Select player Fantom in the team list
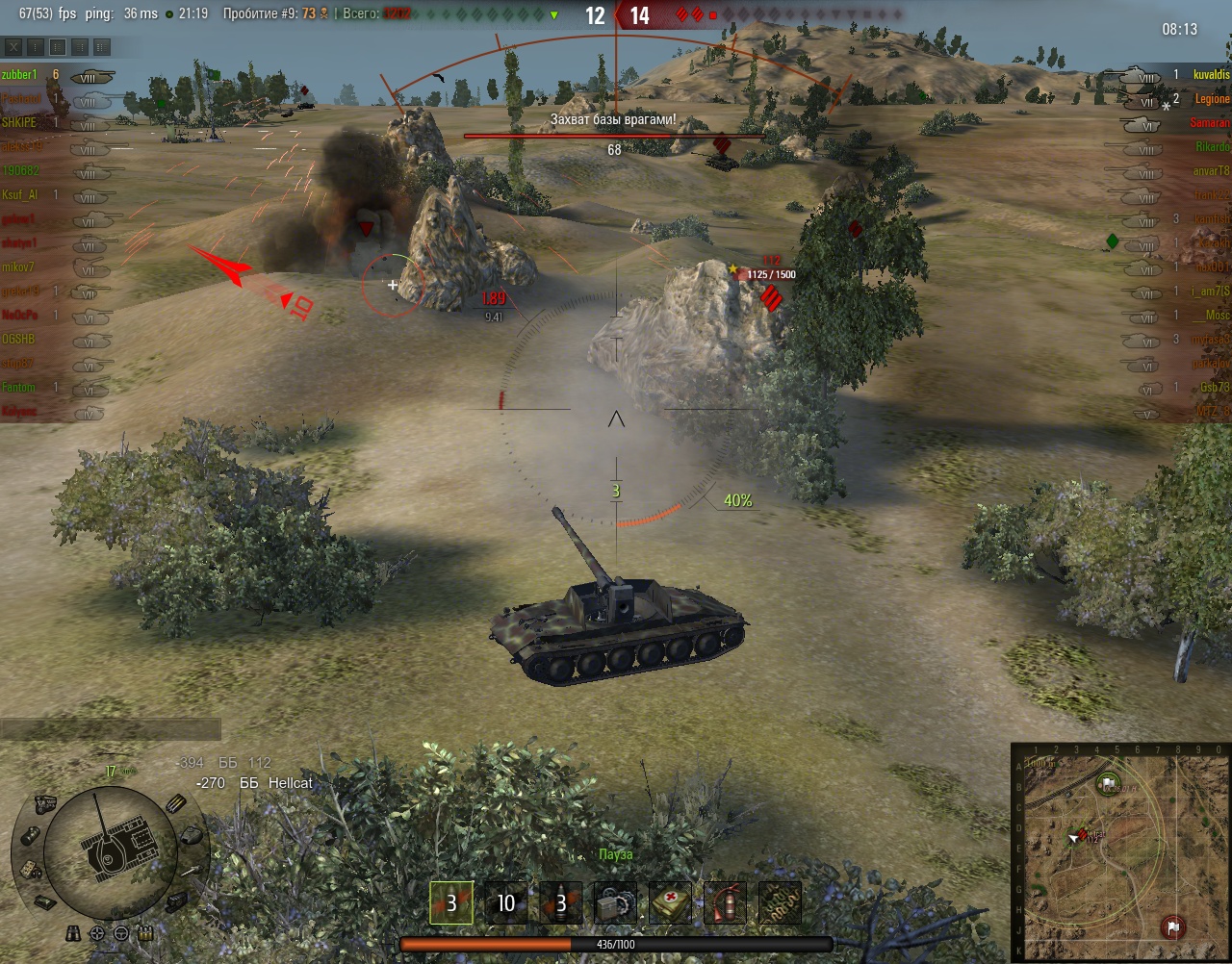 click(18, 388)
